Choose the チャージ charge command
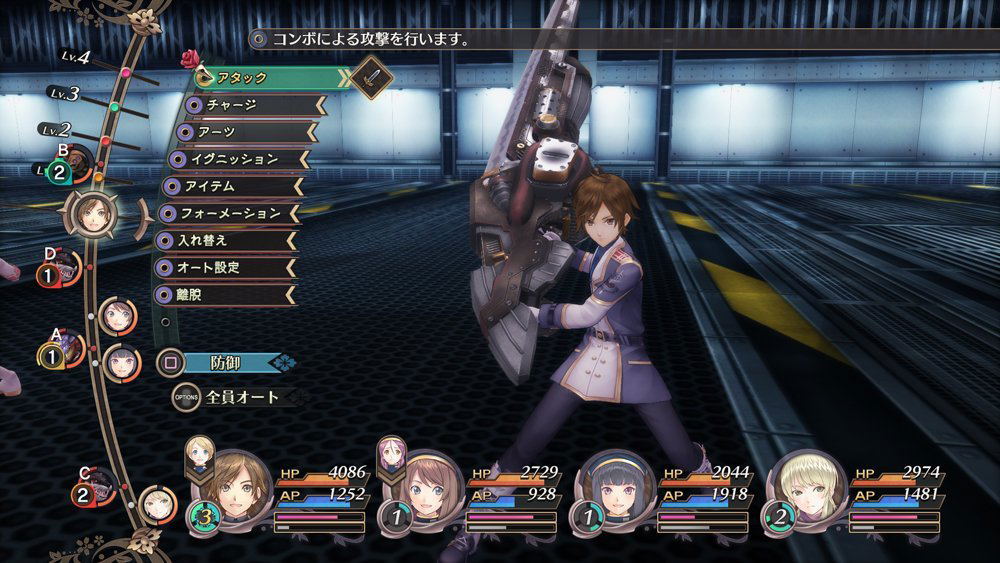The image size is (1000, 563). (x=255, y=104)
